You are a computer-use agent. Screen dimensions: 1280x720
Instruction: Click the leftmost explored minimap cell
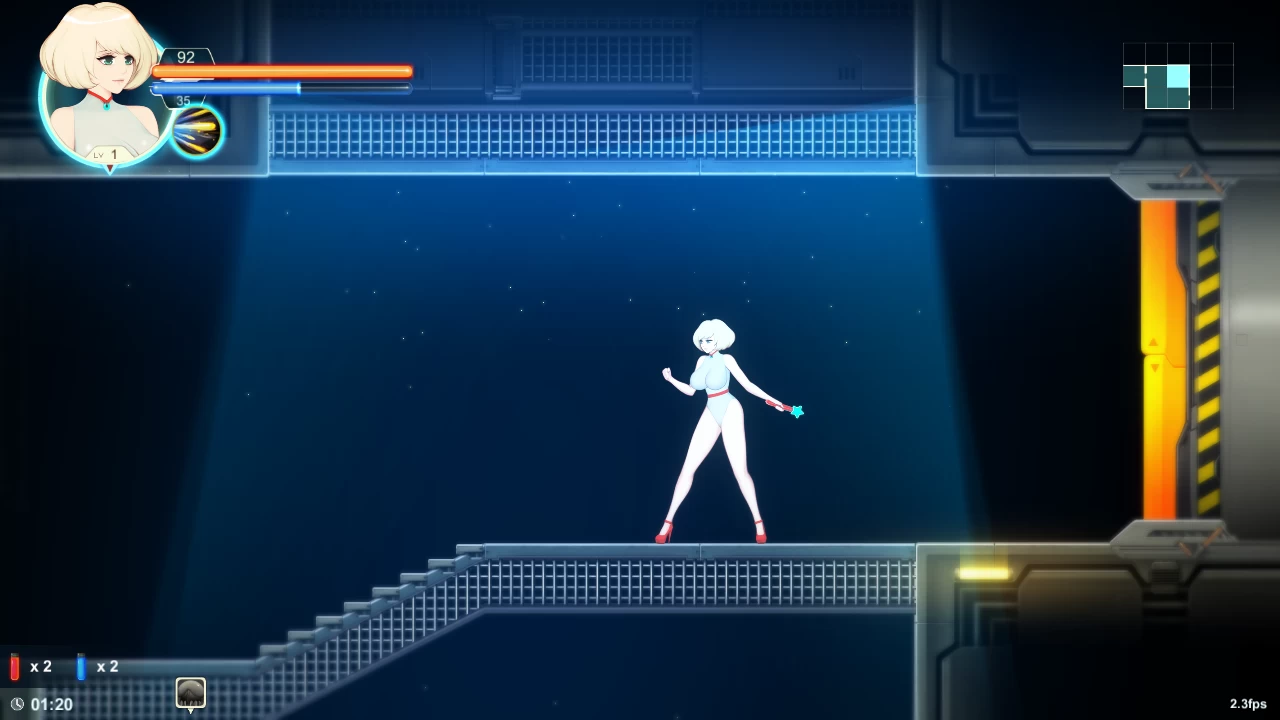click(x=1132, y=75)
